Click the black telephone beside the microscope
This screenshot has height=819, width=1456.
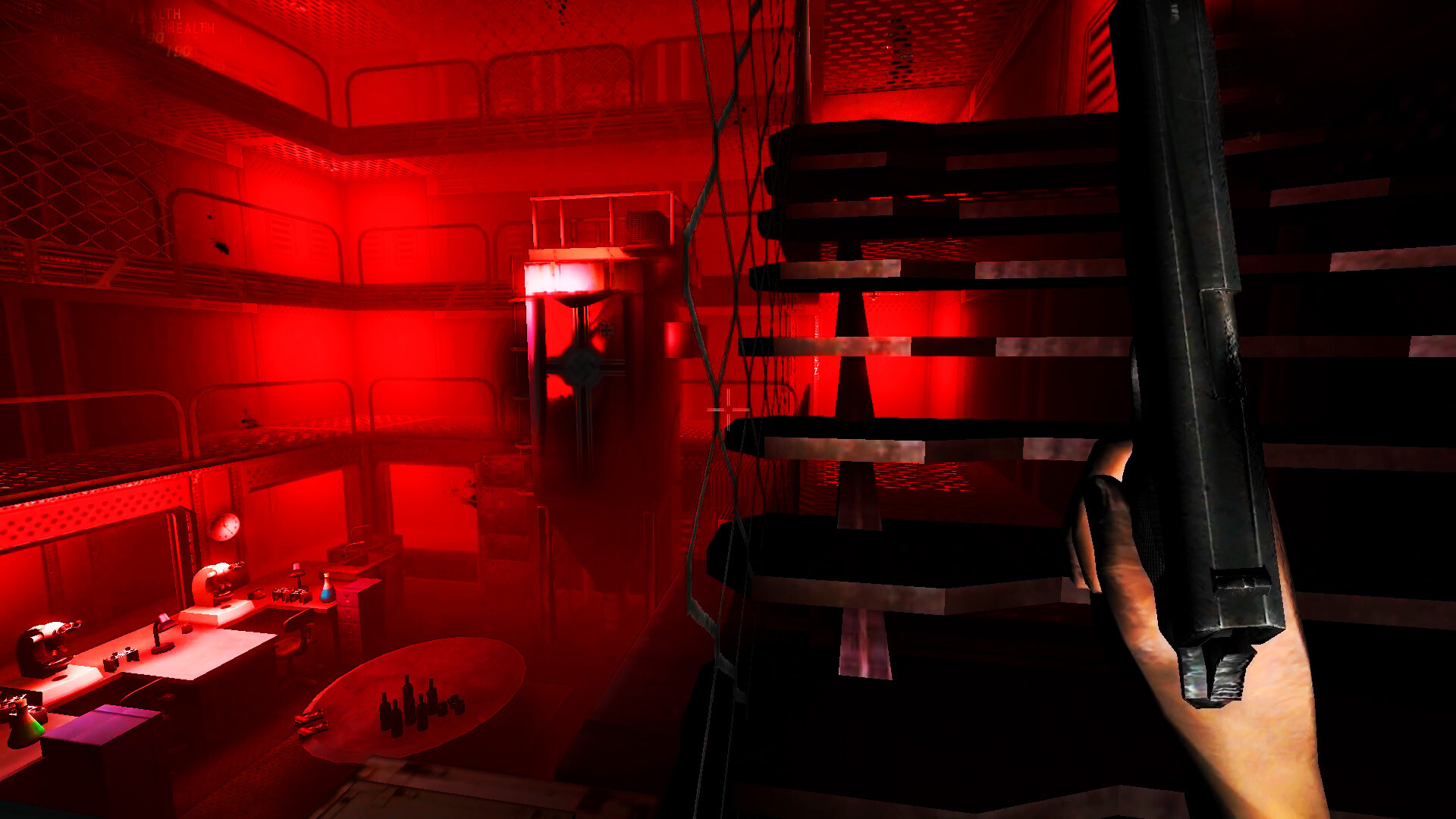(x=256, y=592)
